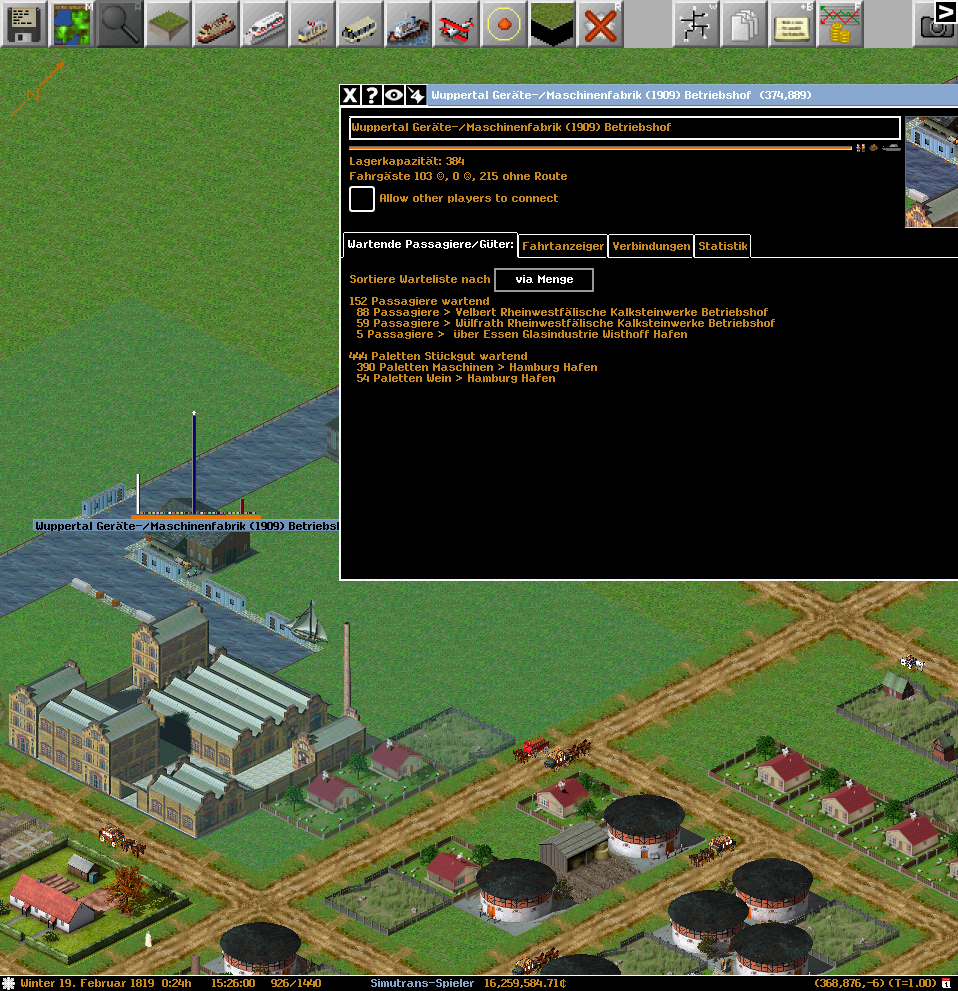Open the steam train rail tools
This screenshot has width=958, height=991.
coord(216,23)
